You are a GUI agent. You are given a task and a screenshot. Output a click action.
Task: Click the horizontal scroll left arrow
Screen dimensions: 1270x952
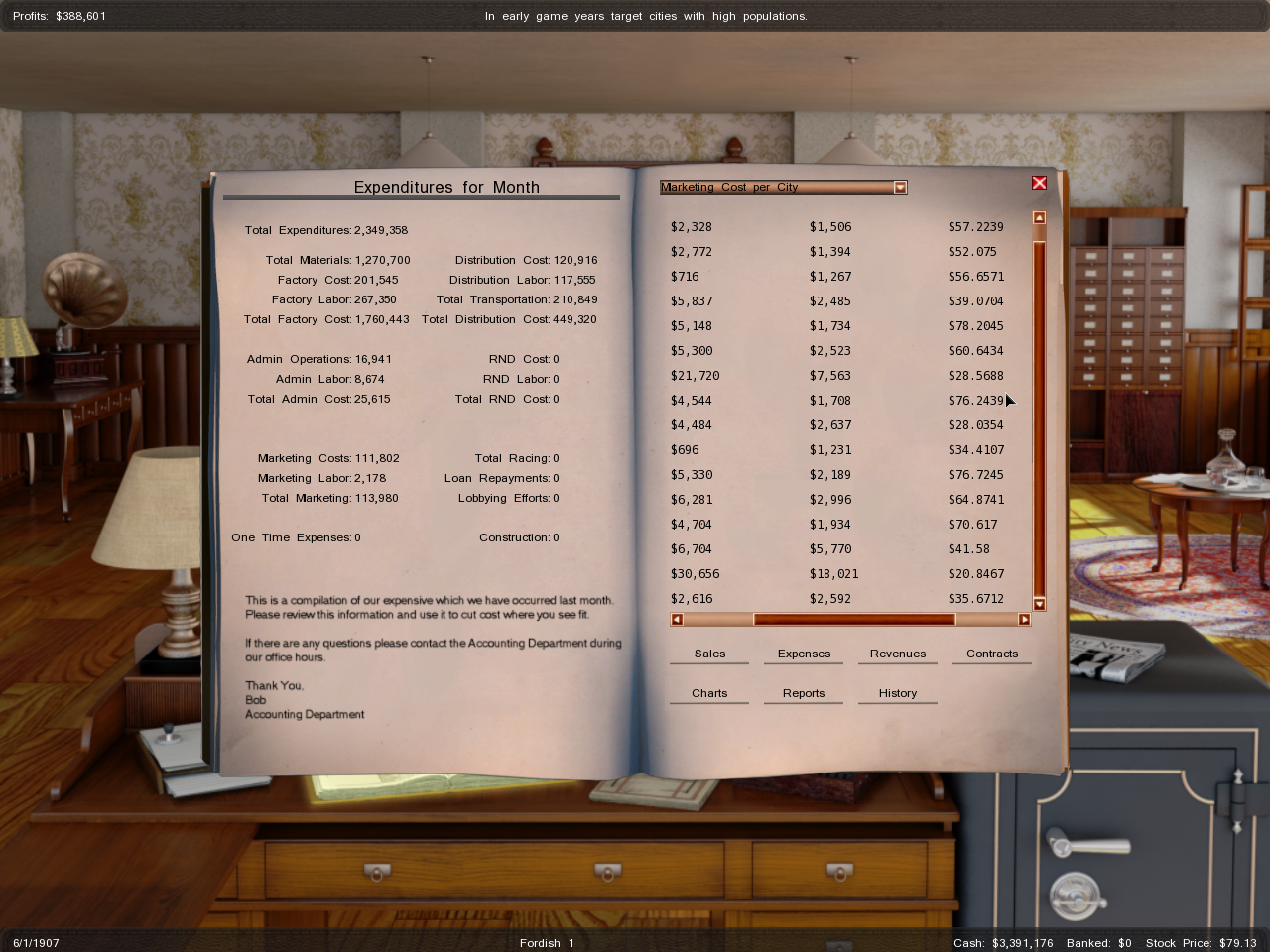coord(677,620)
